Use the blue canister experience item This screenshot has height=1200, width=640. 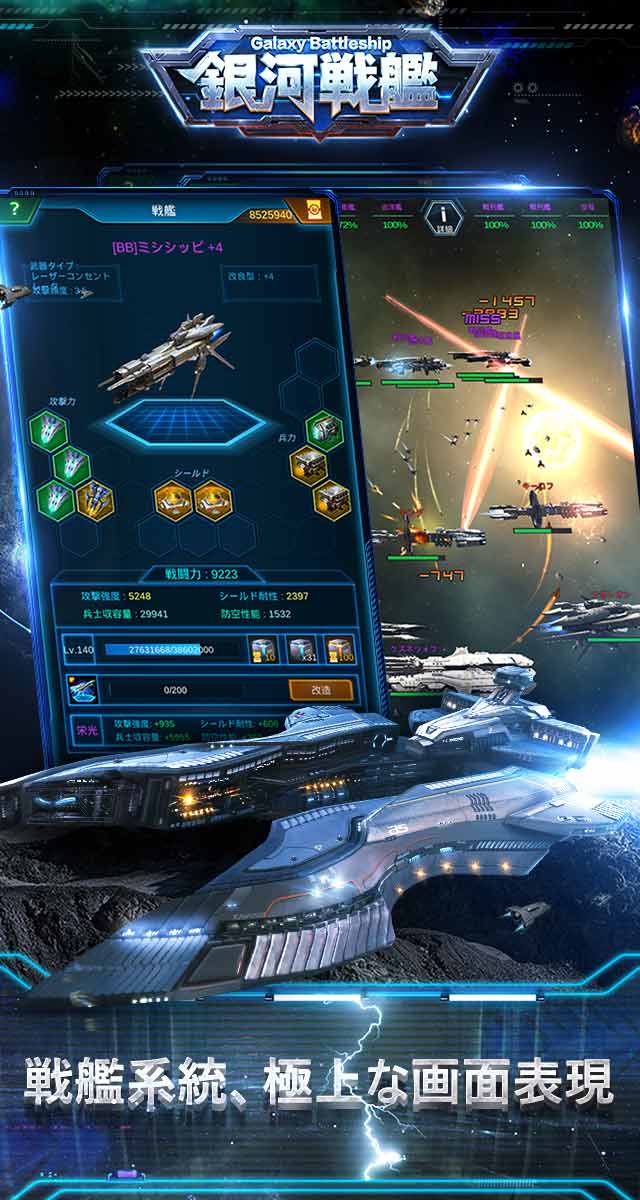click(x=263, y=649)
